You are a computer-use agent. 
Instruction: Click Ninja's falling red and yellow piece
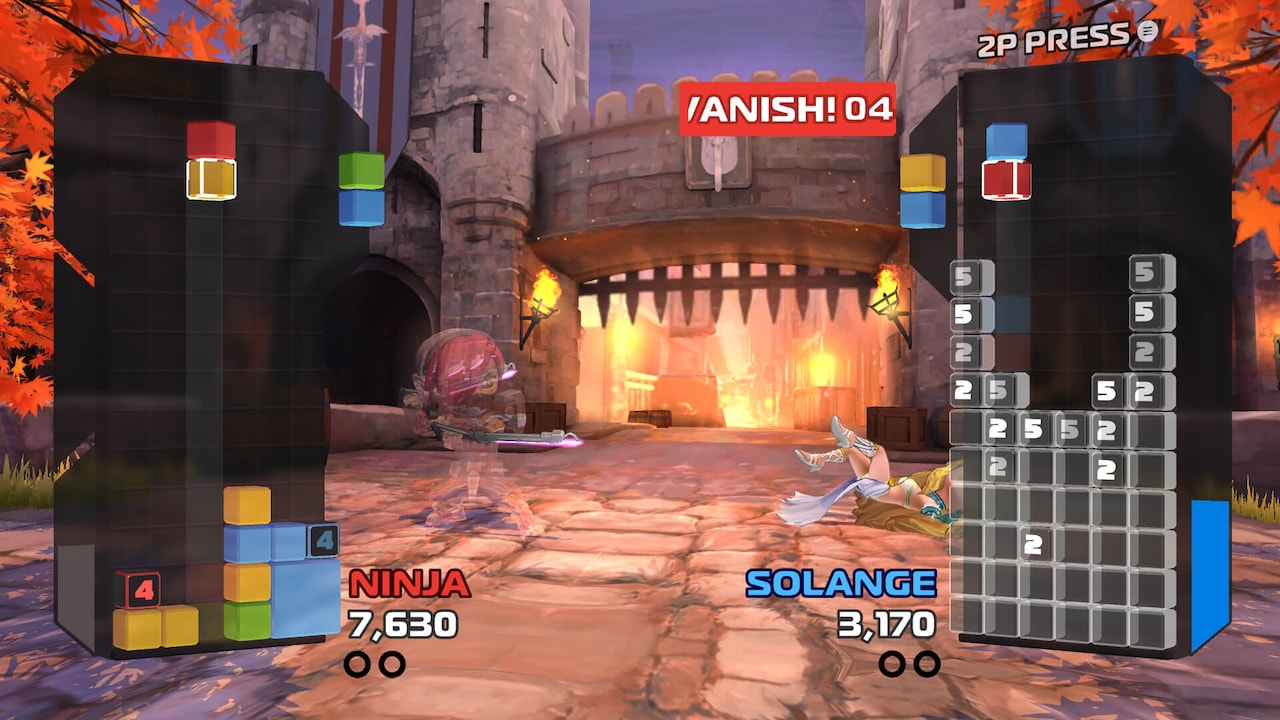click(211, 160)
